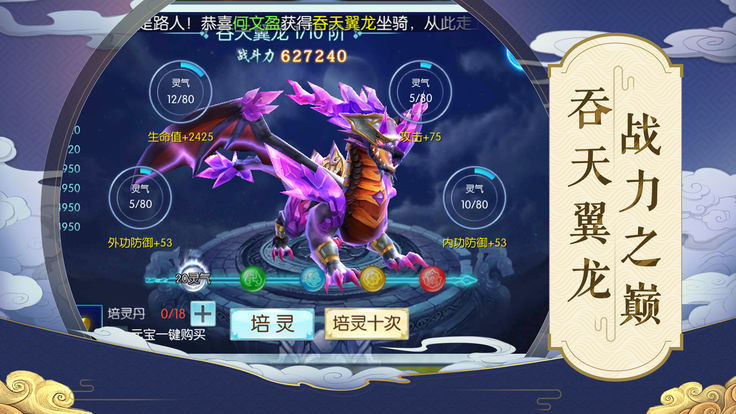This screenshot has width=736, height=414.
Task: Open player 何文盈's name in the announcement
Action: coord(254,23)
